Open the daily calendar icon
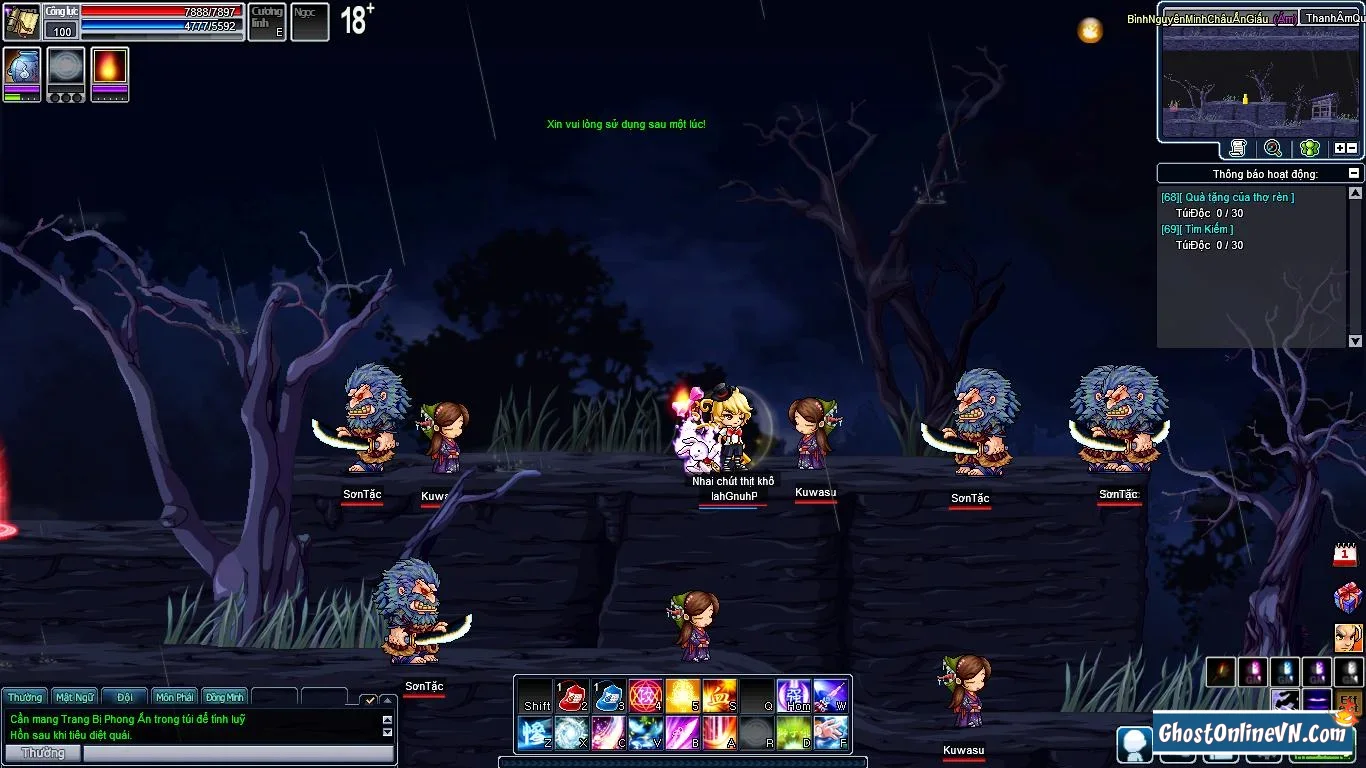Screen dimensions: 1366x768 point(1346,555)
